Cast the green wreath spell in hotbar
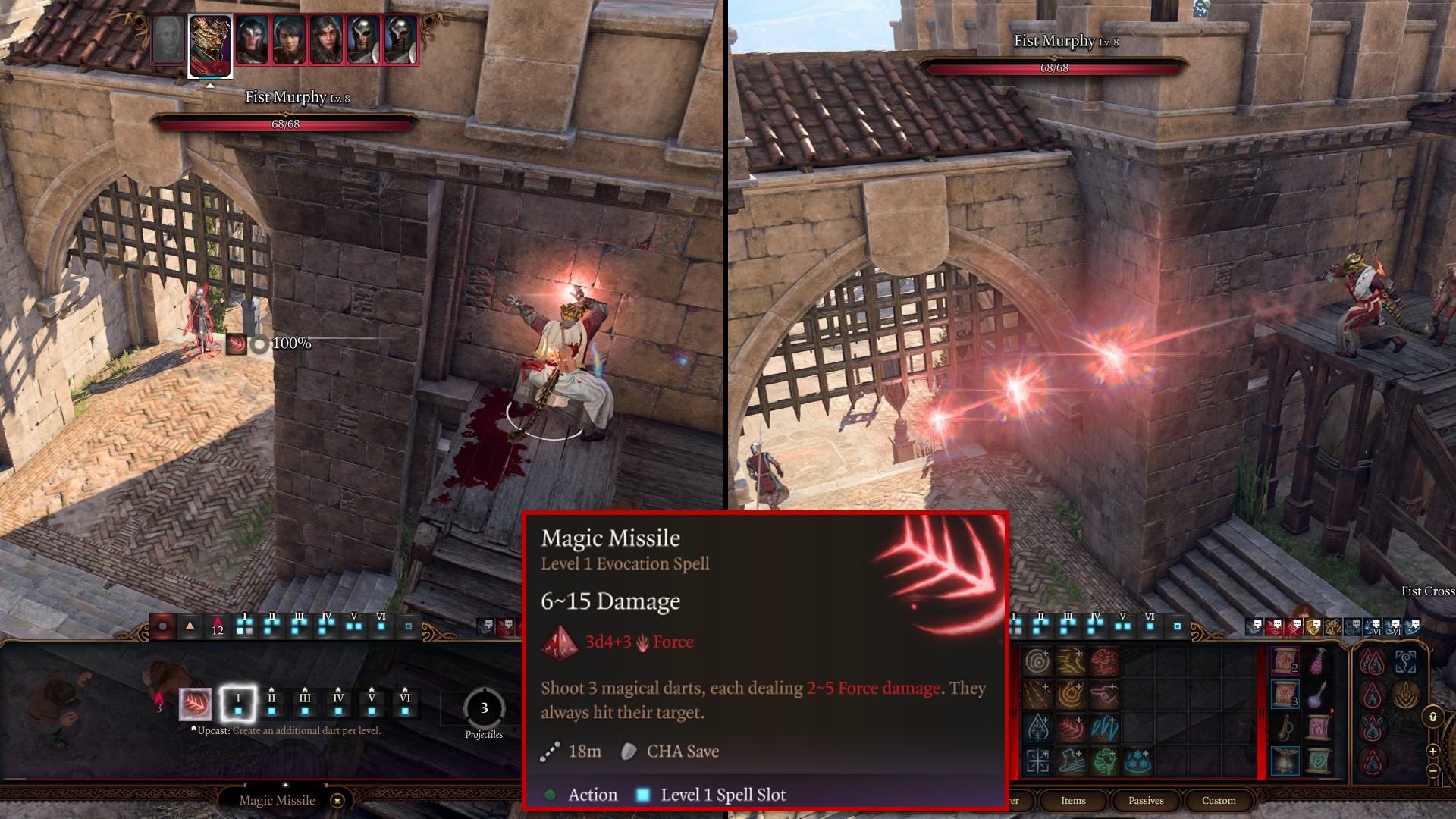1456x819 pixels. click(1105, 761)
